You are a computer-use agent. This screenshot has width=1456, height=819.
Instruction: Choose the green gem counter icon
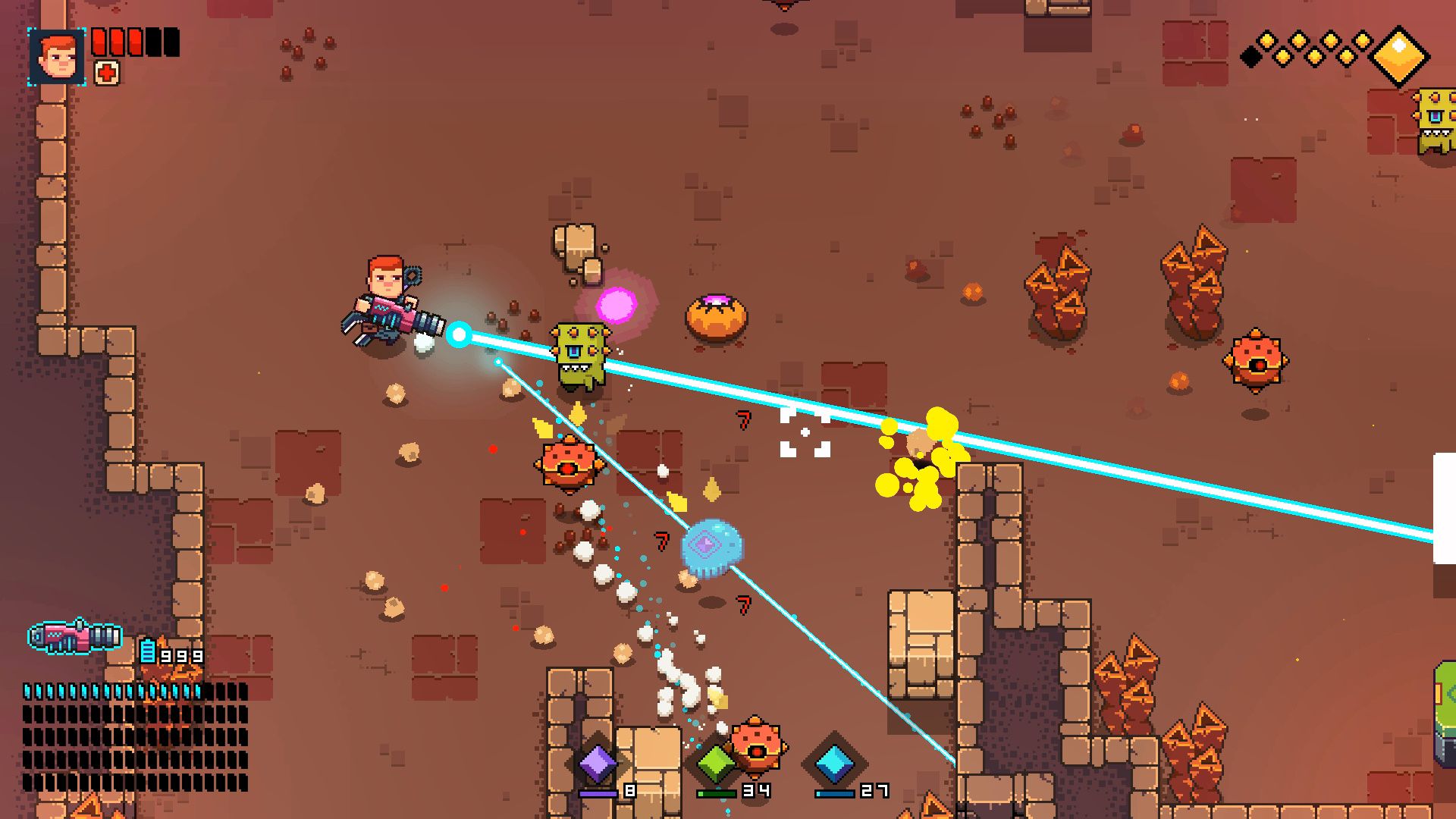click(714, 763)
